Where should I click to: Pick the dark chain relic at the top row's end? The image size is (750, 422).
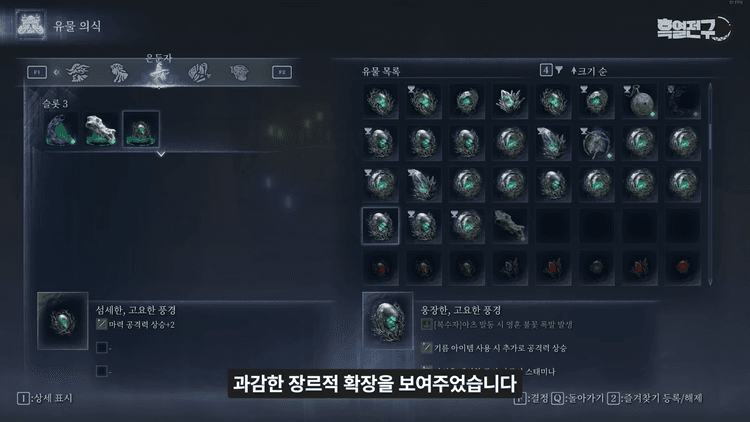tap(684, 101)
